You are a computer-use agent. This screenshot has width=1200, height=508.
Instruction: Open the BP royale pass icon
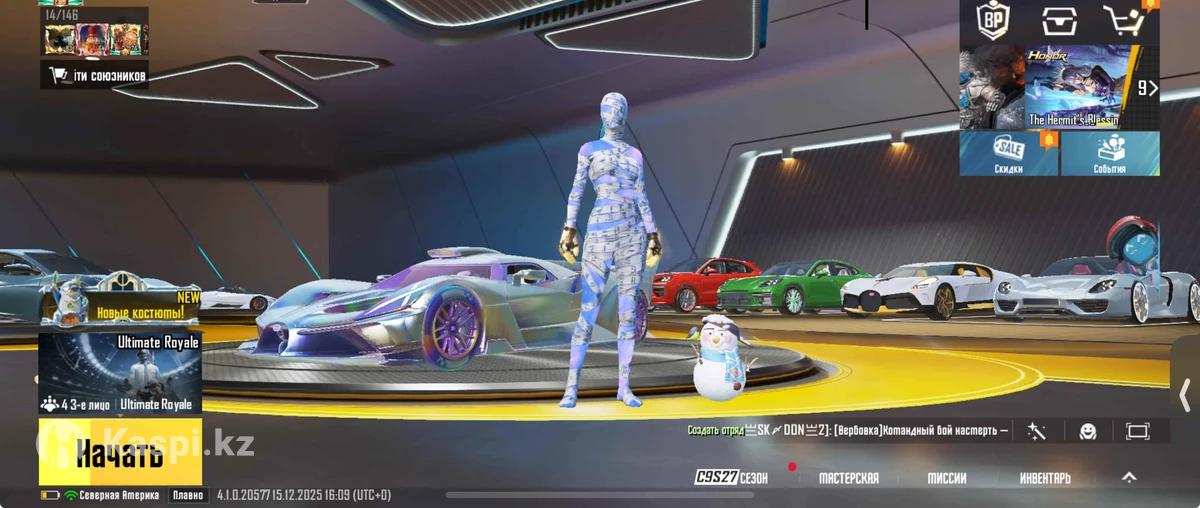pos(993,20)
